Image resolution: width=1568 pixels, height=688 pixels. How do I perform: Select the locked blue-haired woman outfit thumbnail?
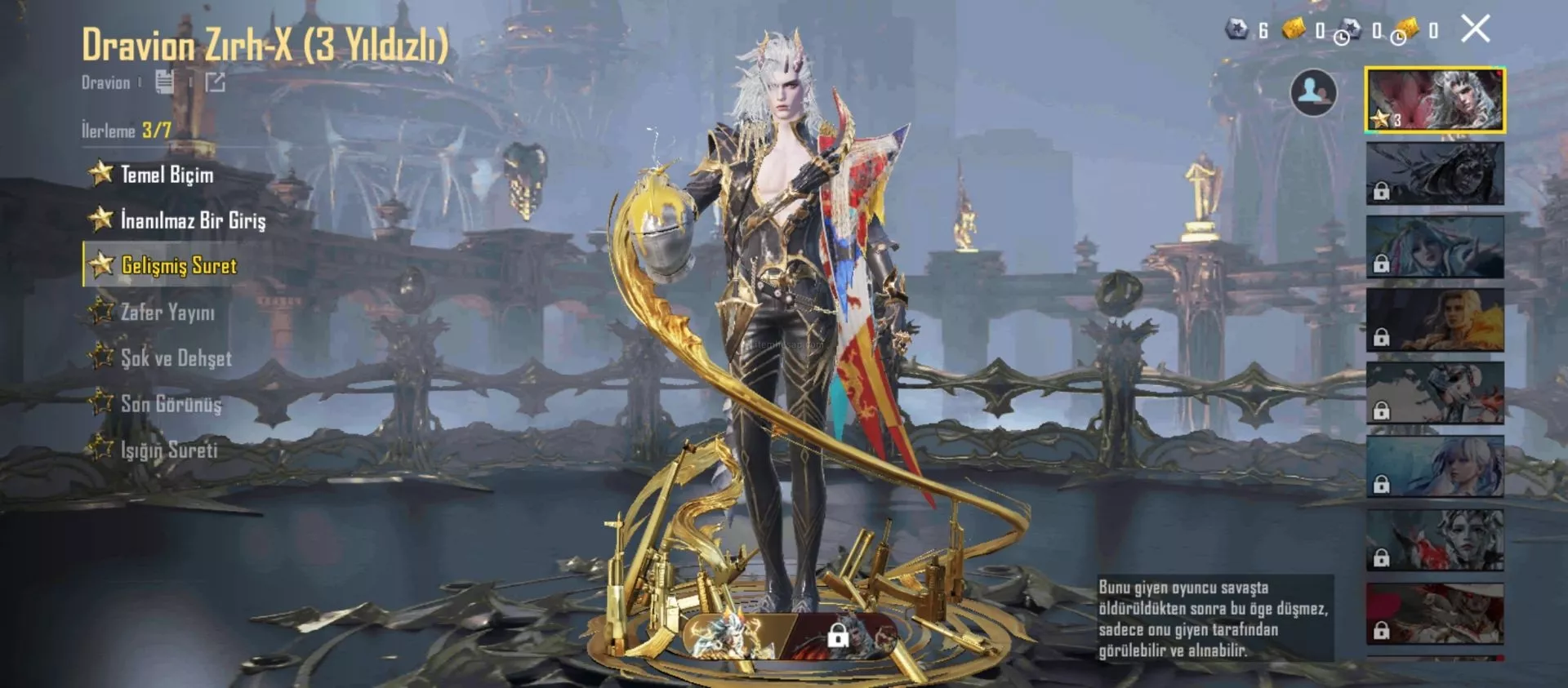pos(1435,467)
